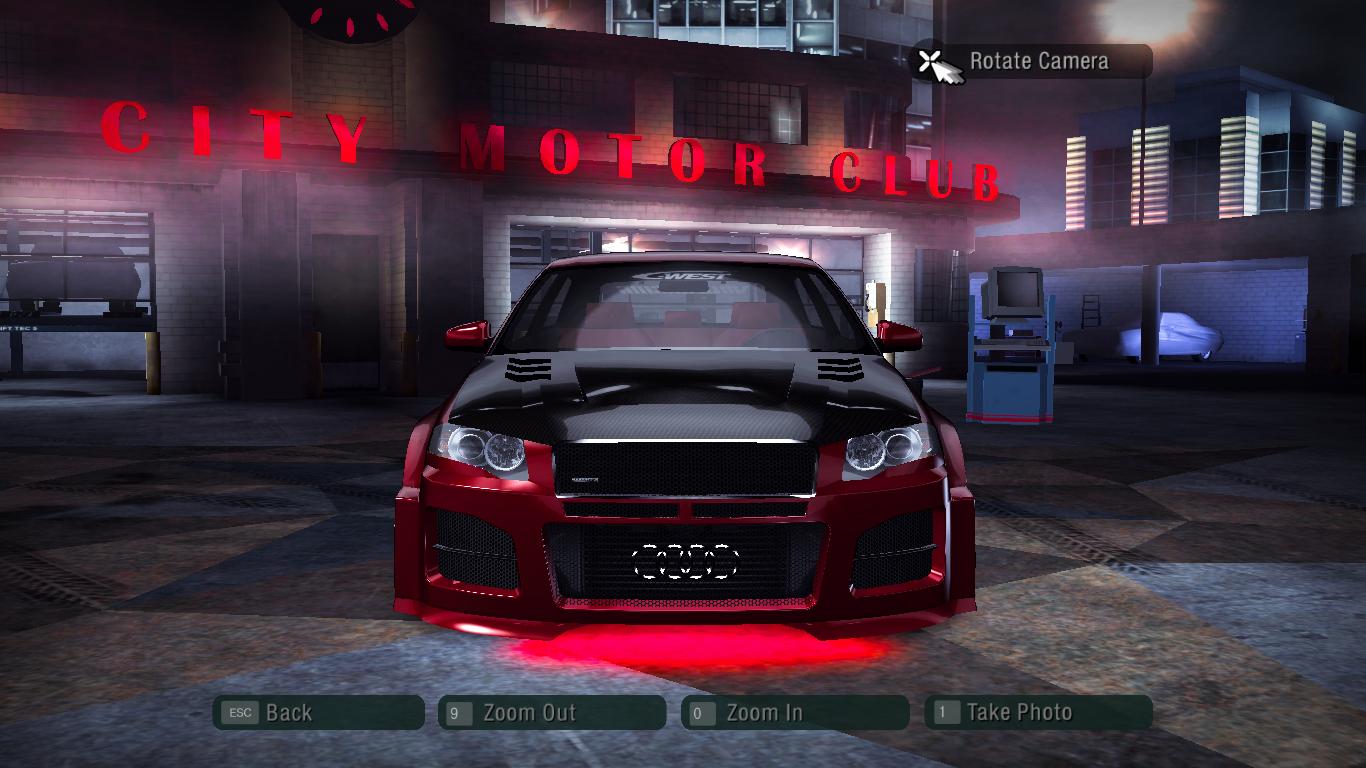This screenshot has width=1366, height=768.
Task: Go back with the Back button
Action: pyautogui.click(x=318, y=713)
